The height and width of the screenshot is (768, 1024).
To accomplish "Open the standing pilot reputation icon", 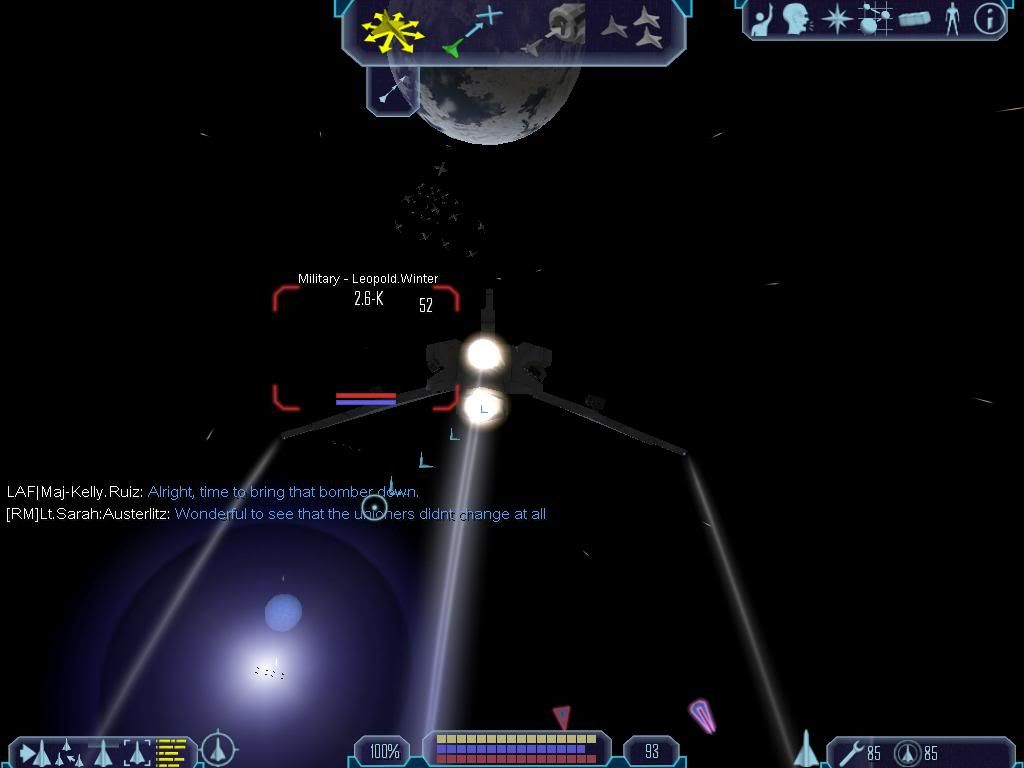I will pos(952,19).
